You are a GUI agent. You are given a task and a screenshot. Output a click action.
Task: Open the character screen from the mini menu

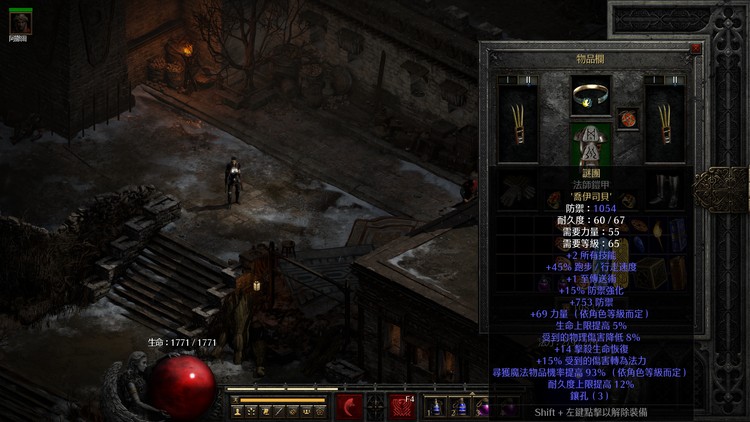[237, 411]
